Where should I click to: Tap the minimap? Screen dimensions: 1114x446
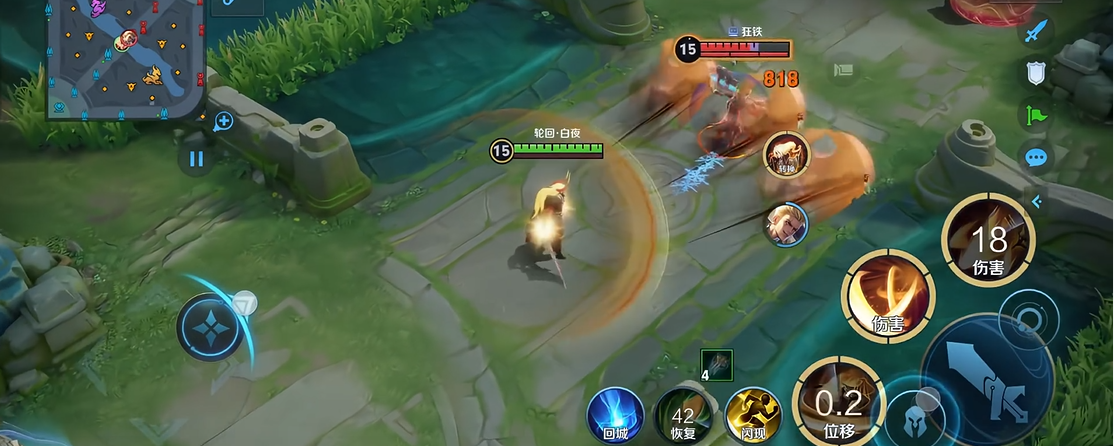126,58
